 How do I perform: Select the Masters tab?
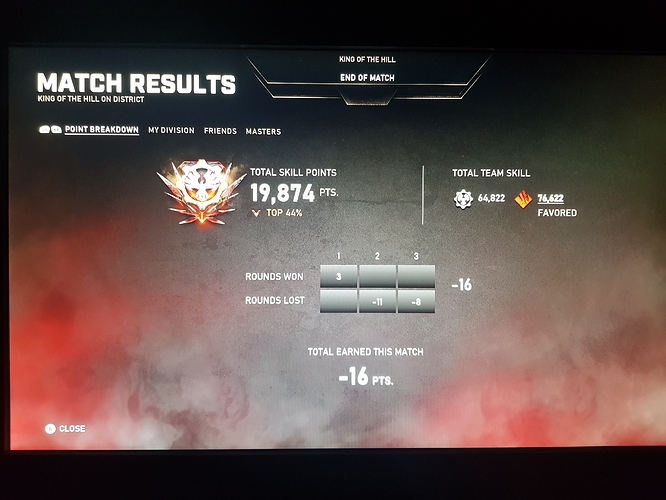pyautogui.click(x=263, y=132)
